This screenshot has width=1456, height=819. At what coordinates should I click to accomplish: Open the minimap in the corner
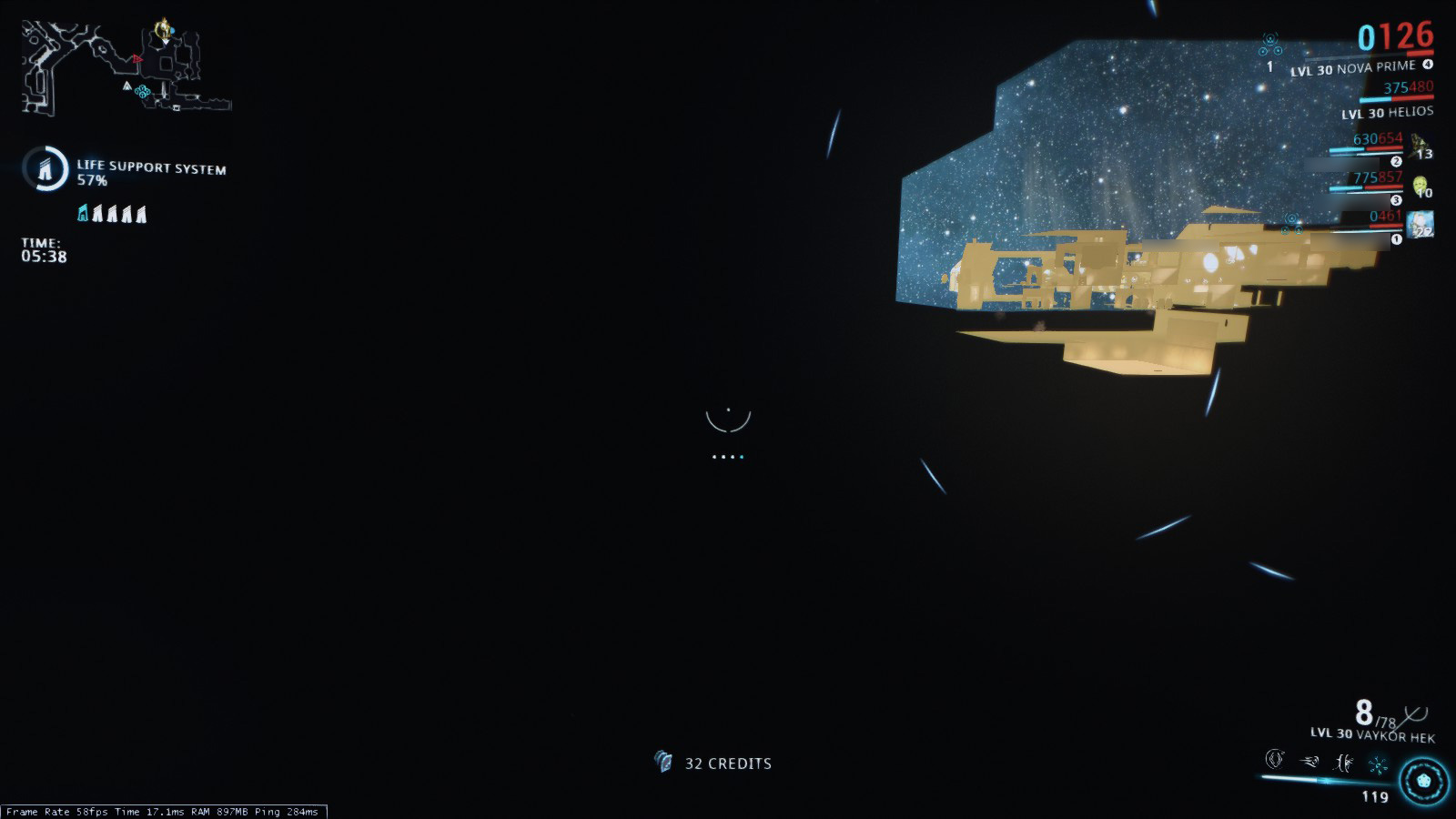(x=126, y=67)
